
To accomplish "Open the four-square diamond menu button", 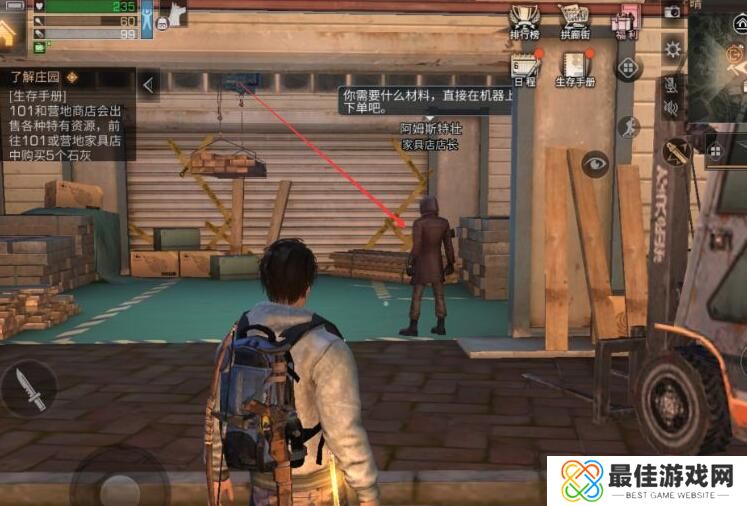I will (x=628, y=68).
